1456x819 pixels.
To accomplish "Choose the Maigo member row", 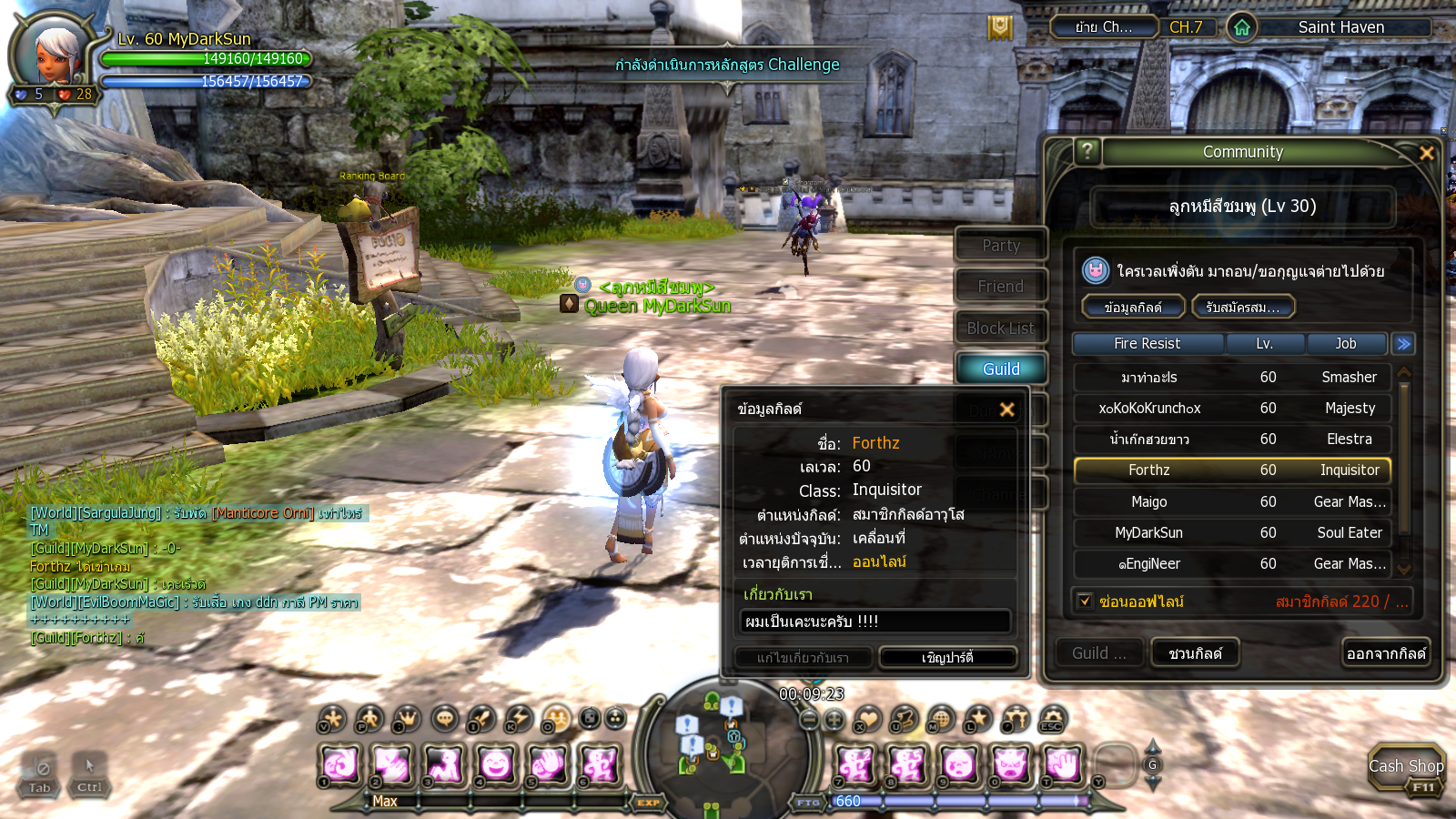I will (x=1232, y=502).
